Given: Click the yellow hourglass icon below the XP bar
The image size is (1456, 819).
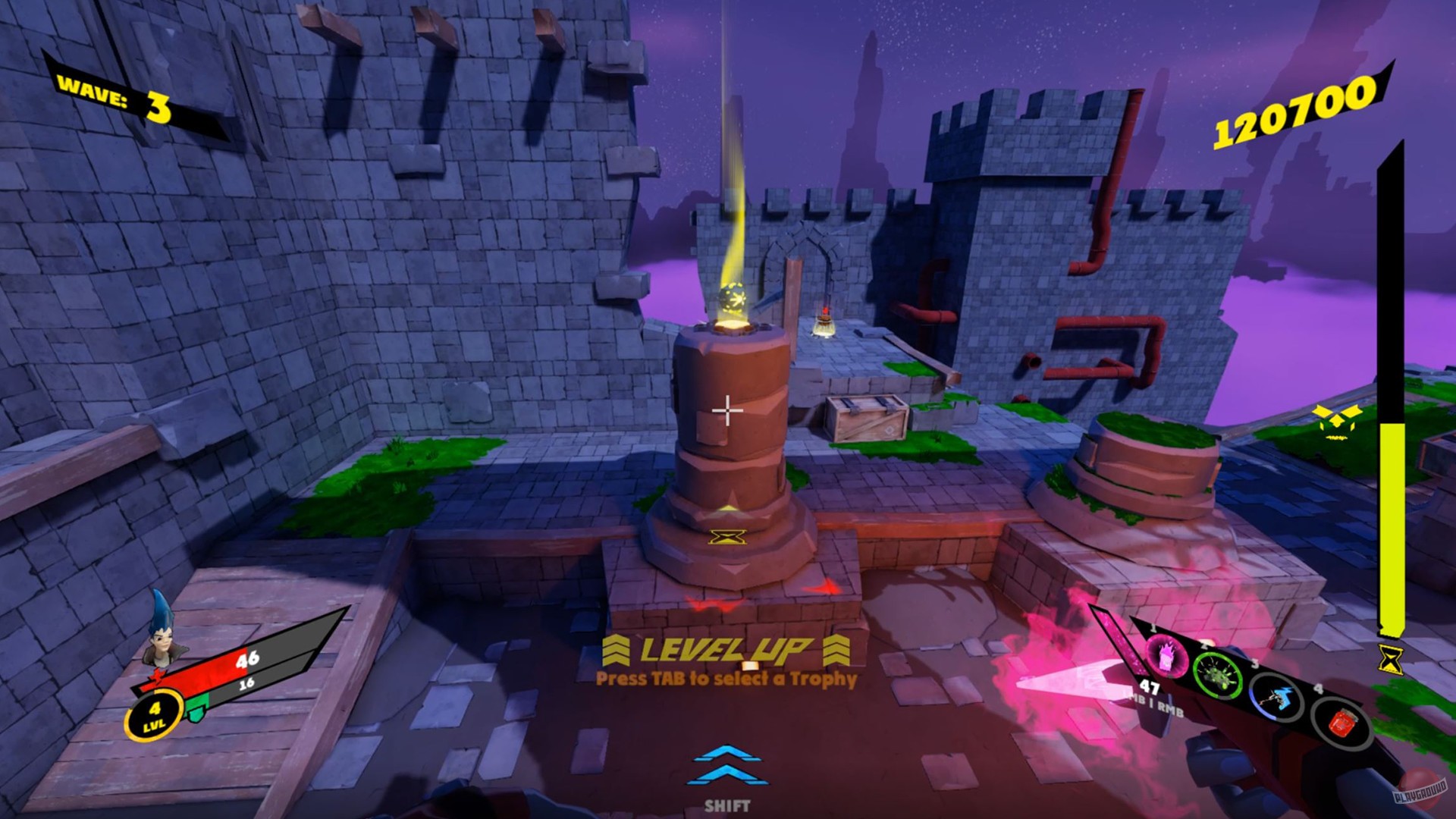Looking at the screenshot, I should pos(1390,658).
